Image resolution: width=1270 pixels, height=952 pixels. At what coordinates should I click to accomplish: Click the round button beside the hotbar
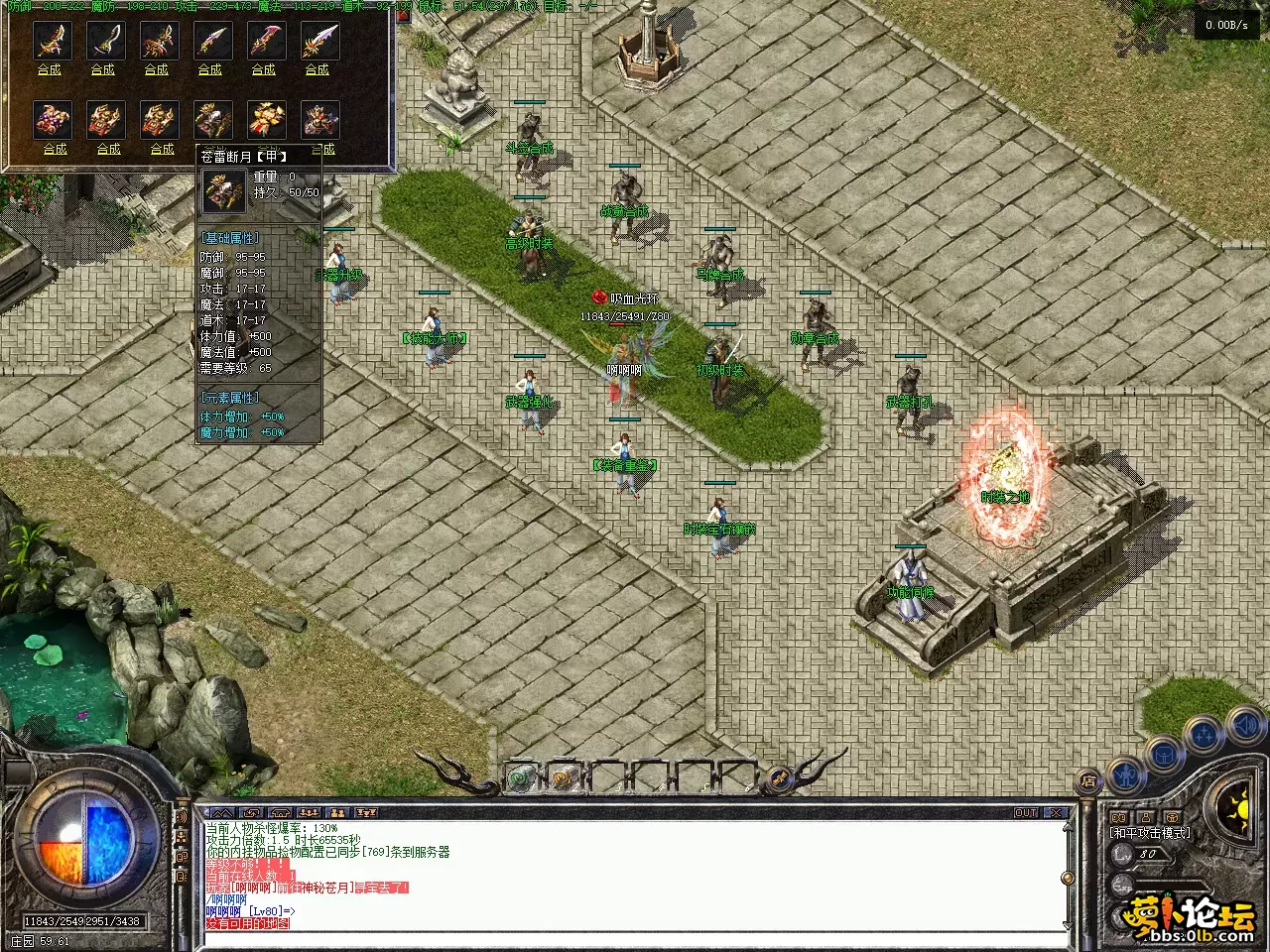pos(779,777)
